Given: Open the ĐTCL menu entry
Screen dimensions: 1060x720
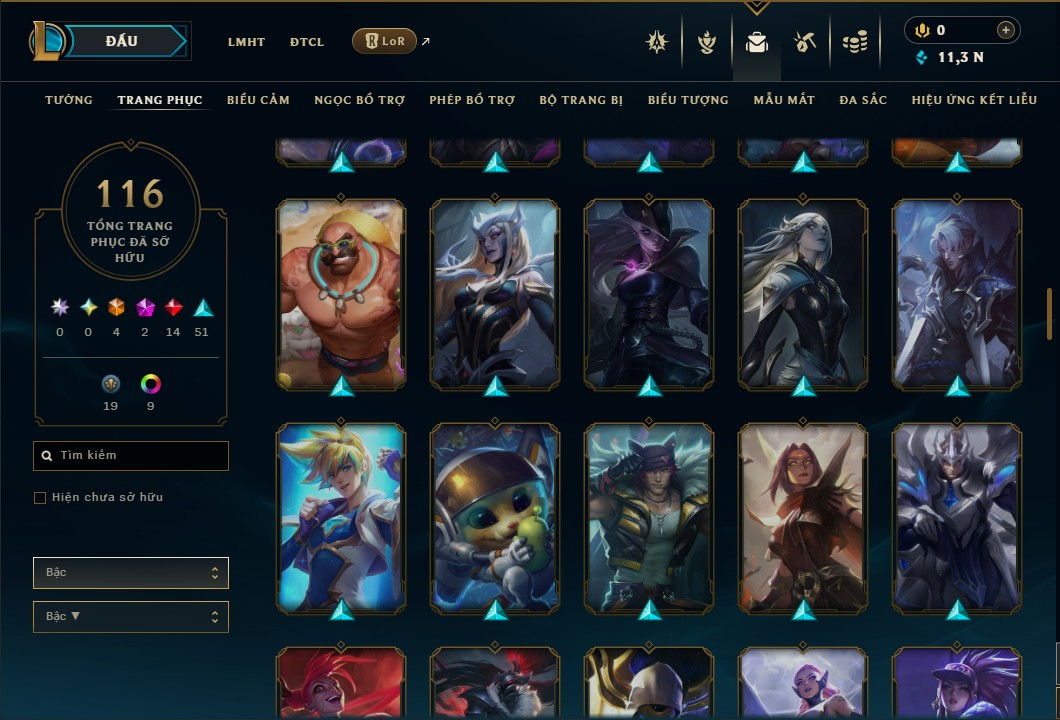Looking at the screenshot, I should click(x=307, y=42).
